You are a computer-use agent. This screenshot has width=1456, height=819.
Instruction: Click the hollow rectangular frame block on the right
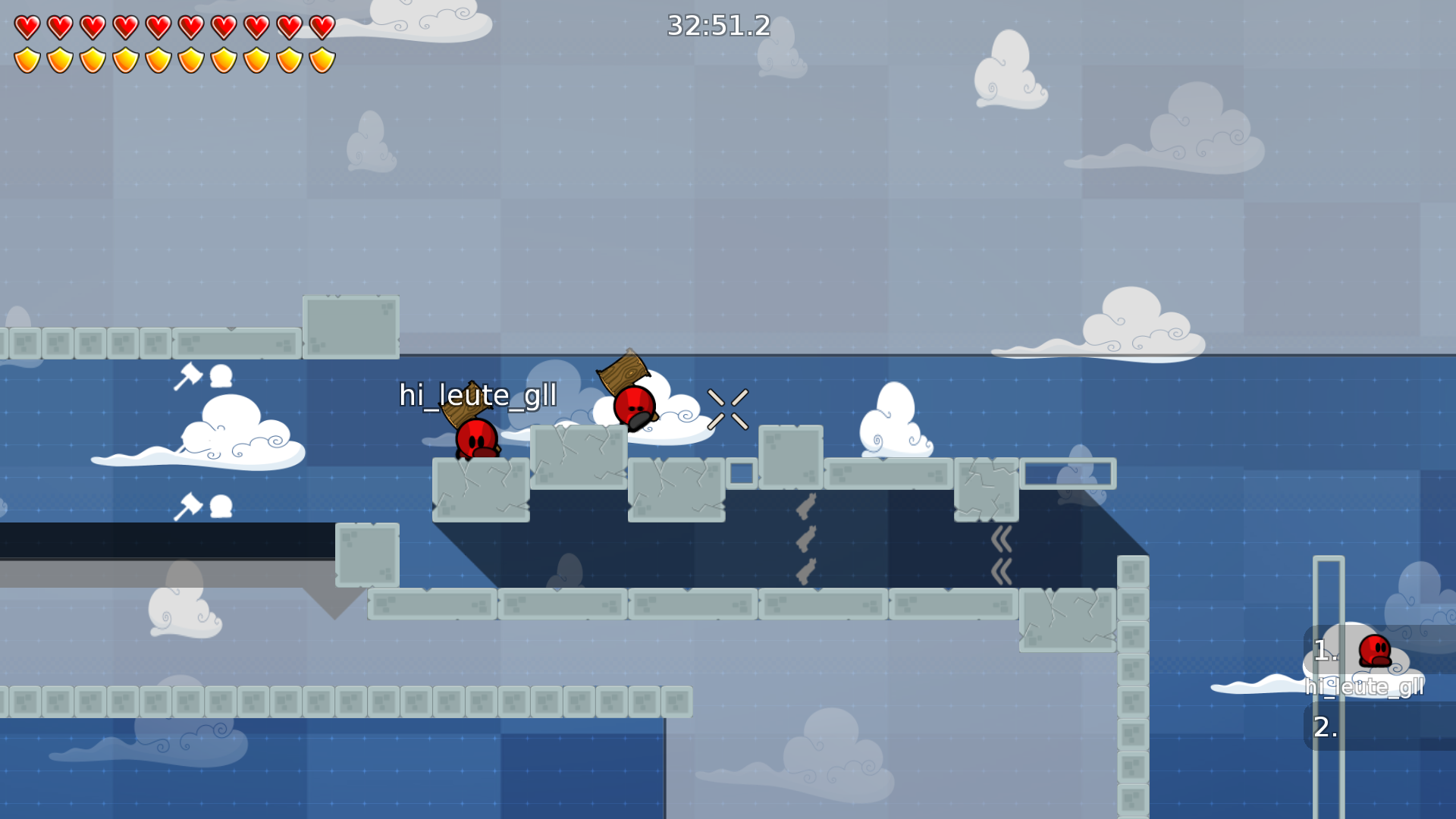click(1068, 472)
